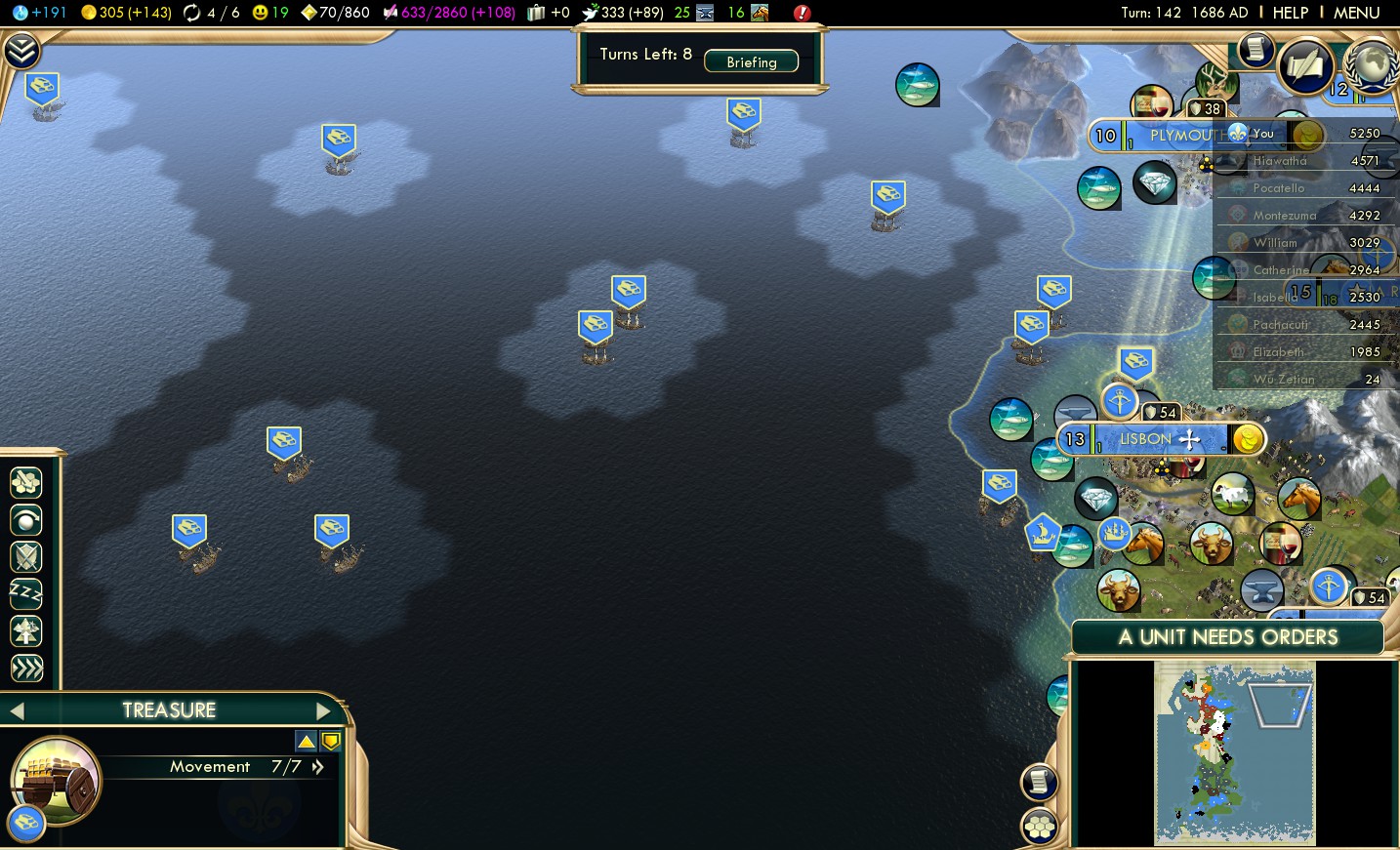Open the globe-and-laurel diplomacy overview
Viewport: 1400px width, 850px height.
(x=1372, y=64)
